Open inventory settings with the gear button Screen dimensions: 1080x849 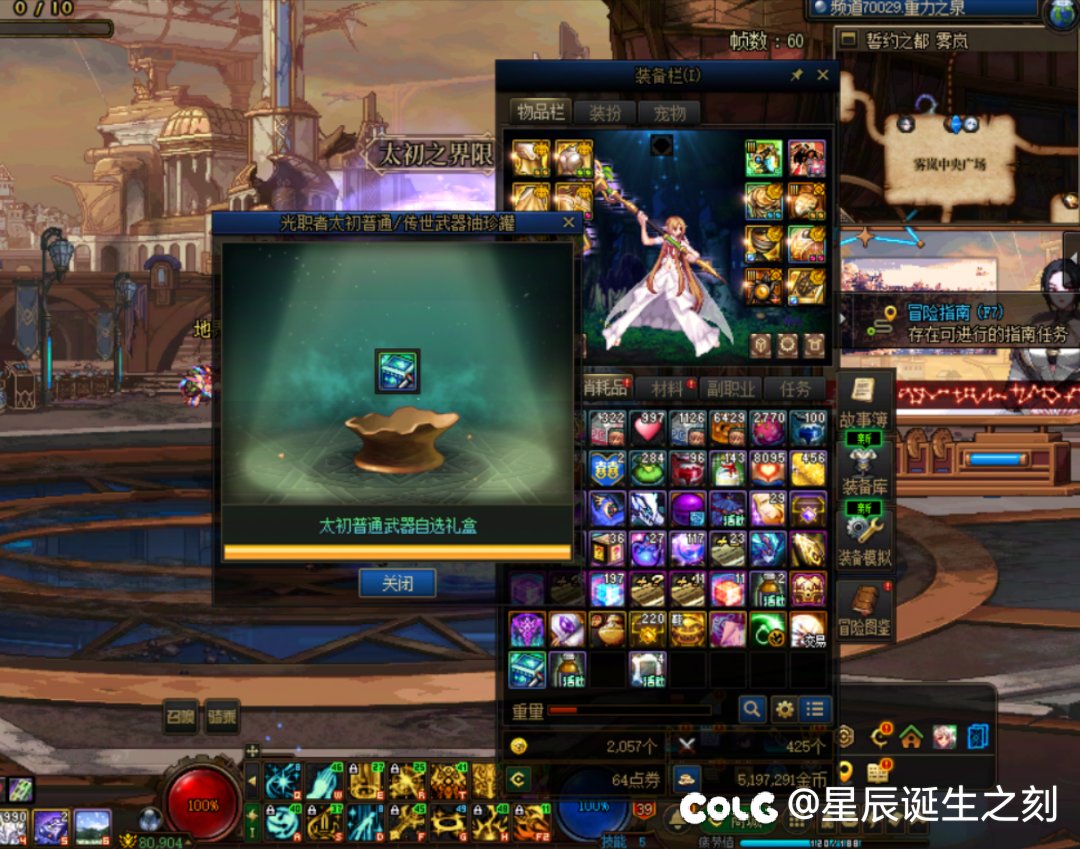784,709
